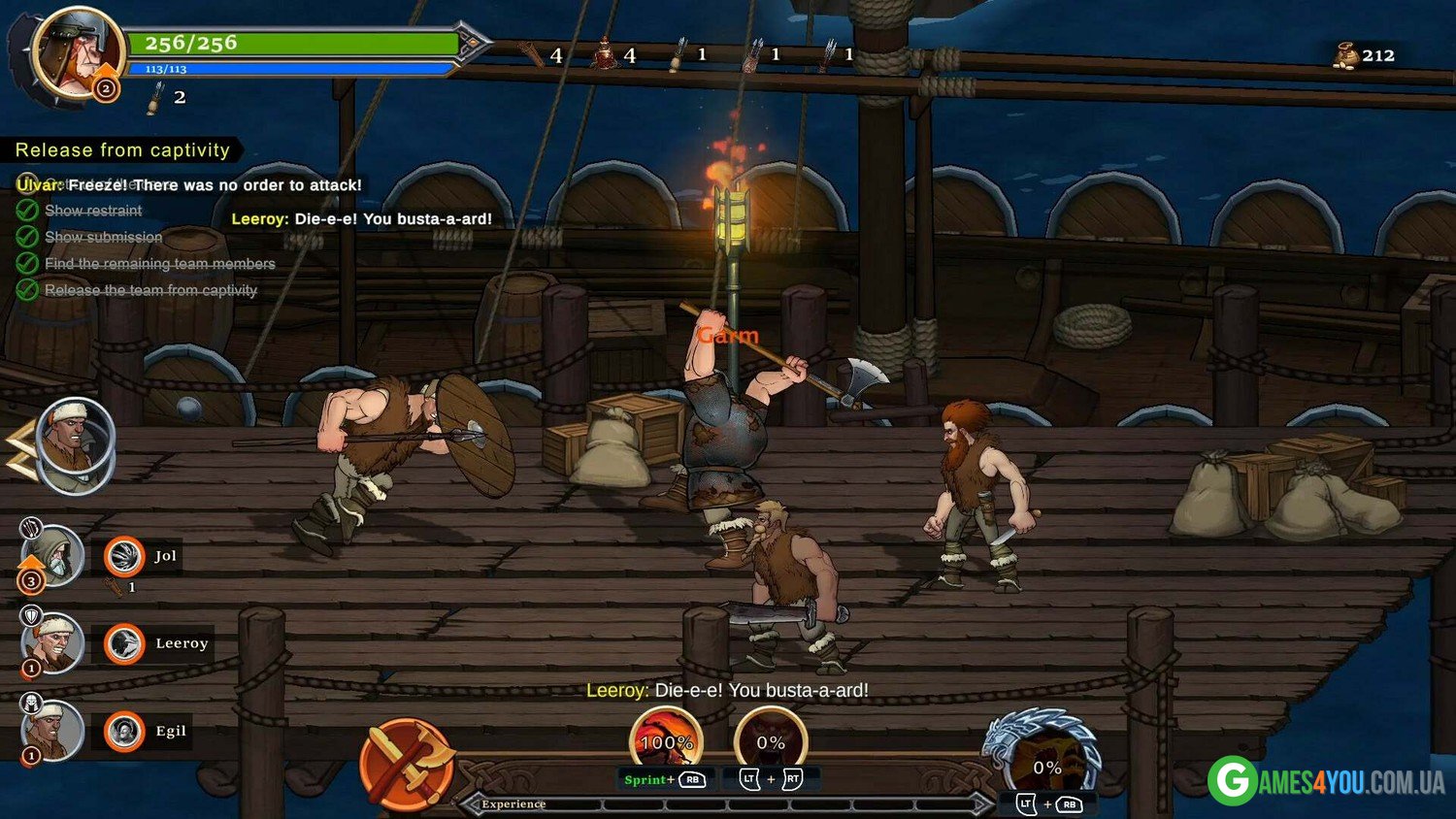Activate Jol's arrow volley ability icon
This screenshot has width=1456, height=819.
coord(124,556)
